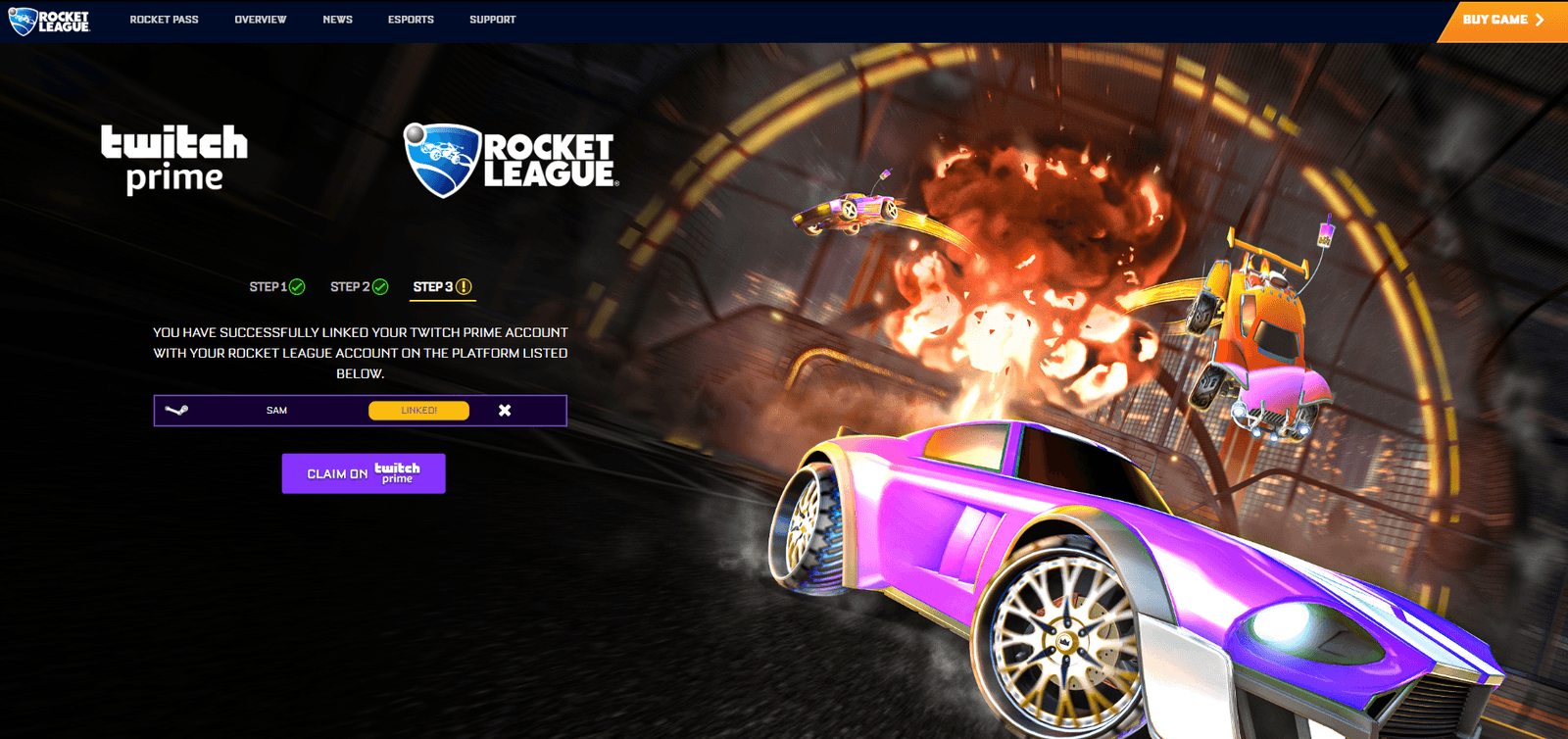Click the Claim On Twitch Prime button
1568x739 pixels.
(x=364, y=472)
